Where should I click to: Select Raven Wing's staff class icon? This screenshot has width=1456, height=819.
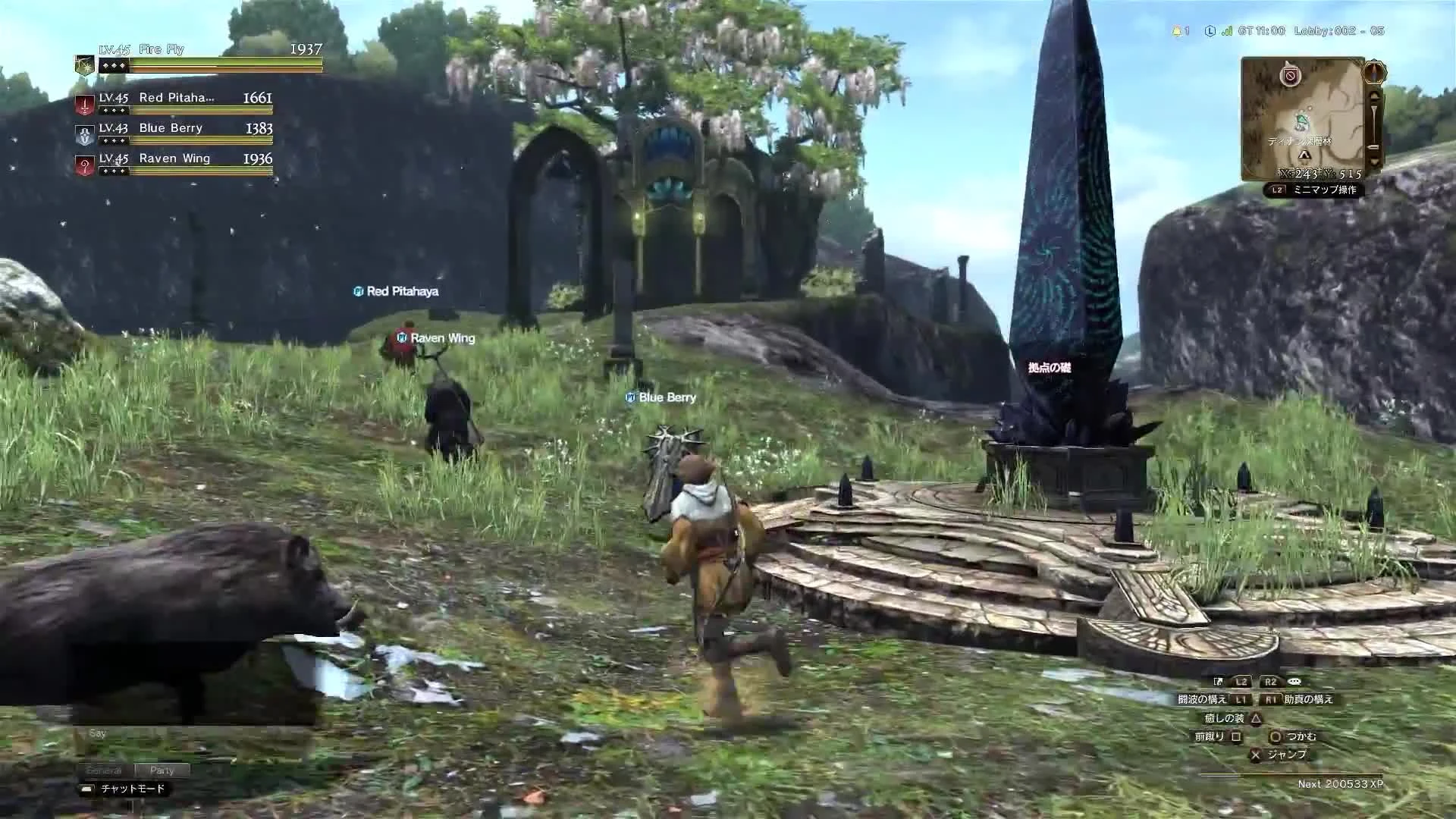point(84,165)
